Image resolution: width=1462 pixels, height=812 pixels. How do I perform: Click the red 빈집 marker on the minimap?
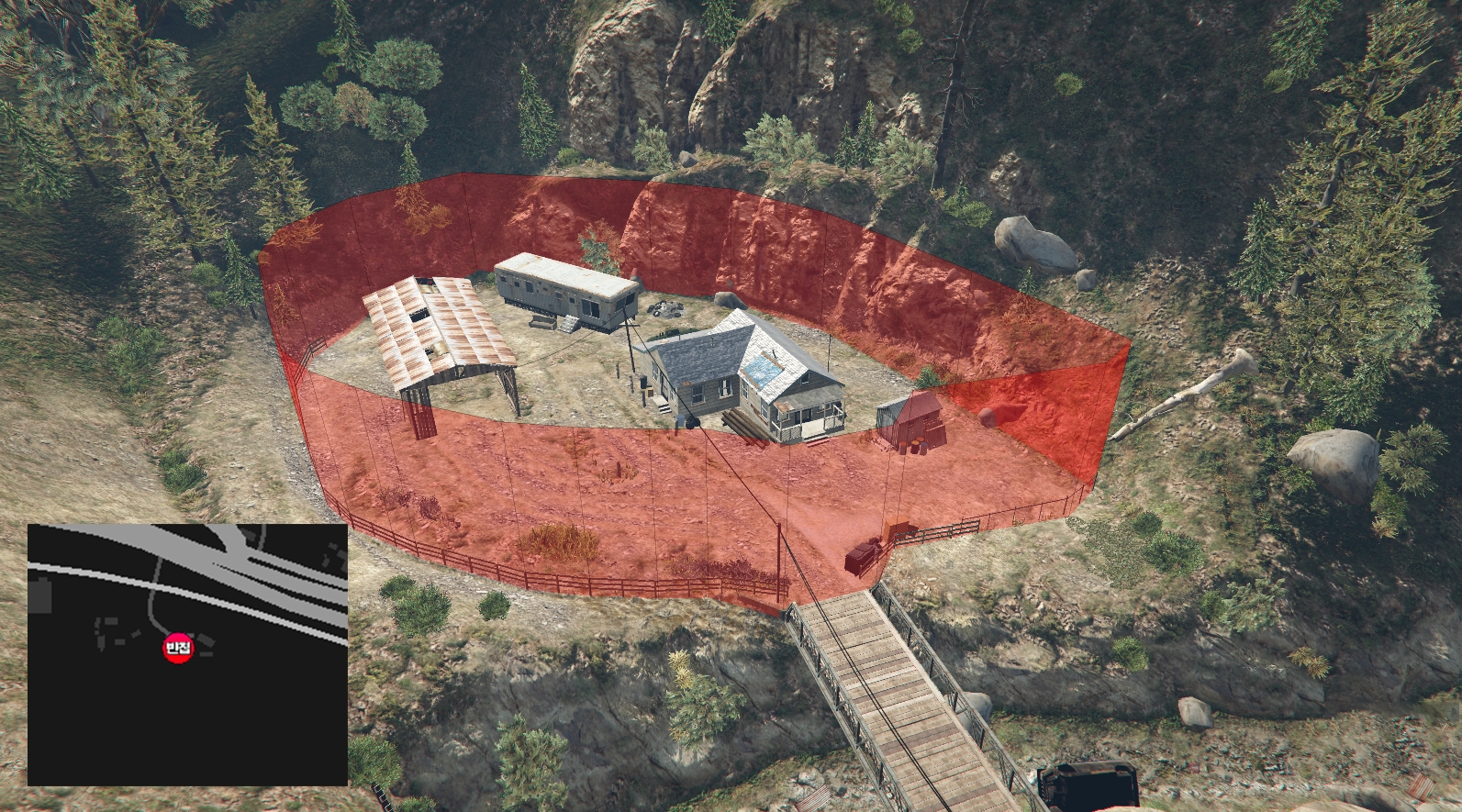coord(177,649)
